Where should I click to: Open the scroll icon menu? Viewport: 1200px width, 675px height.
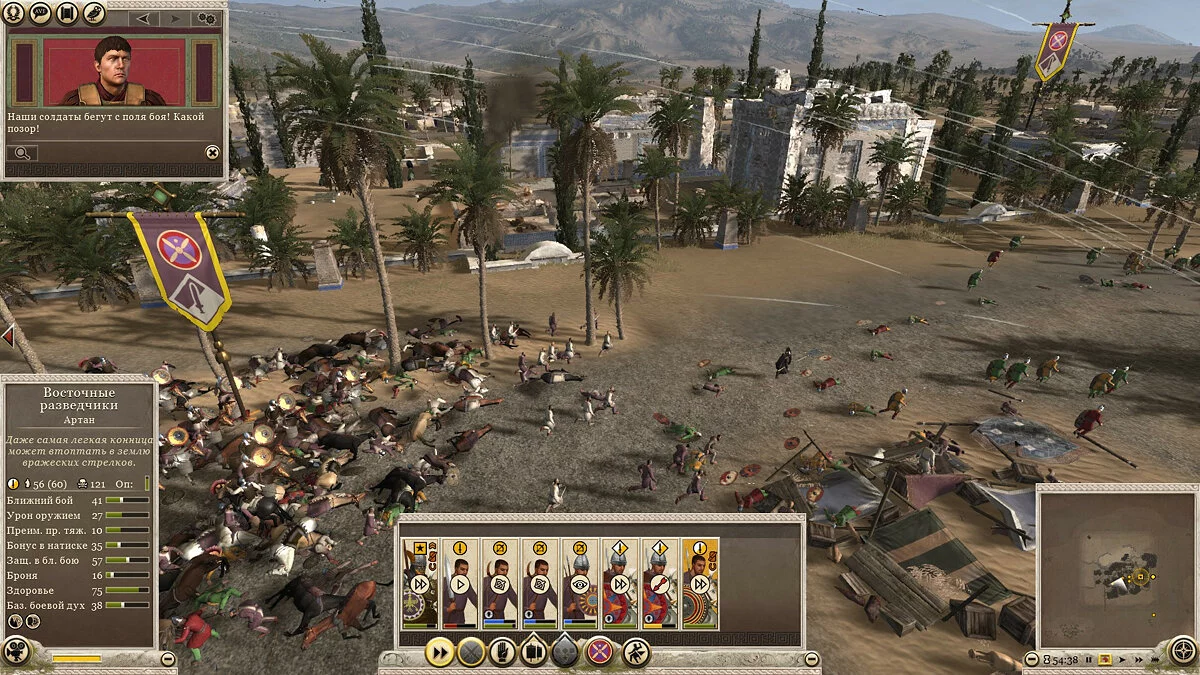(67, 14)
